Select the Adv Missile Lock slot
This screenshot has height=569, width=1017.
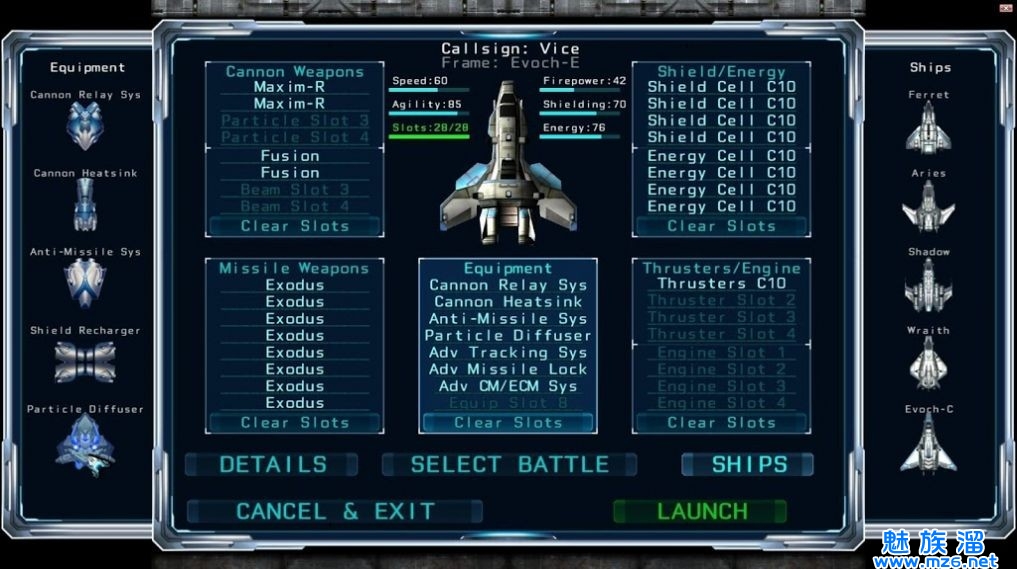tap(508, 369)
